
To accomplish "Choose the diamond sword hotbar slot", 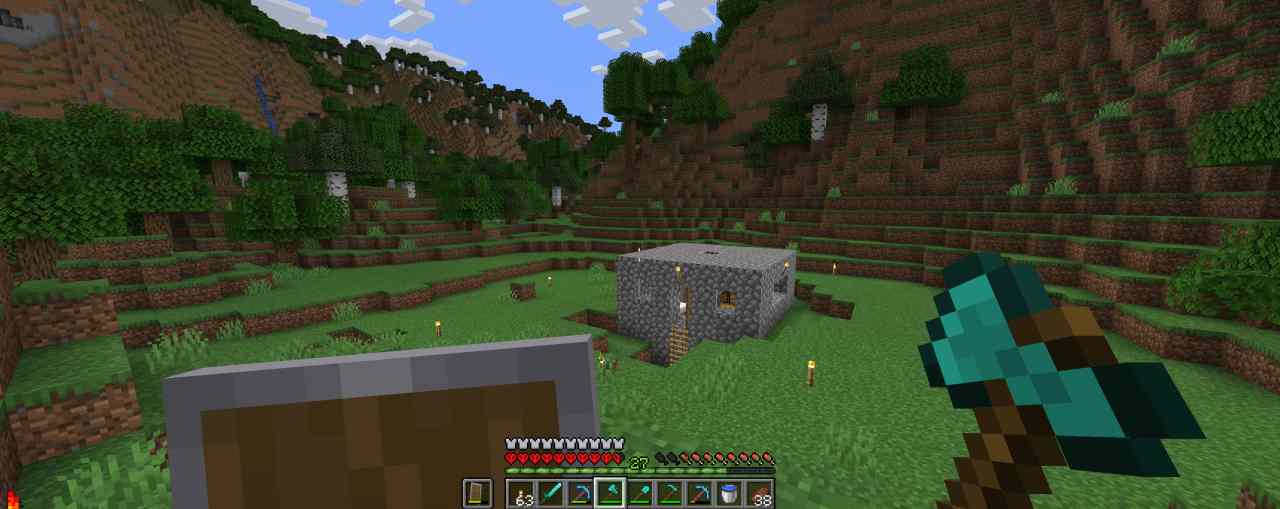I will click(x=550, y=493).
